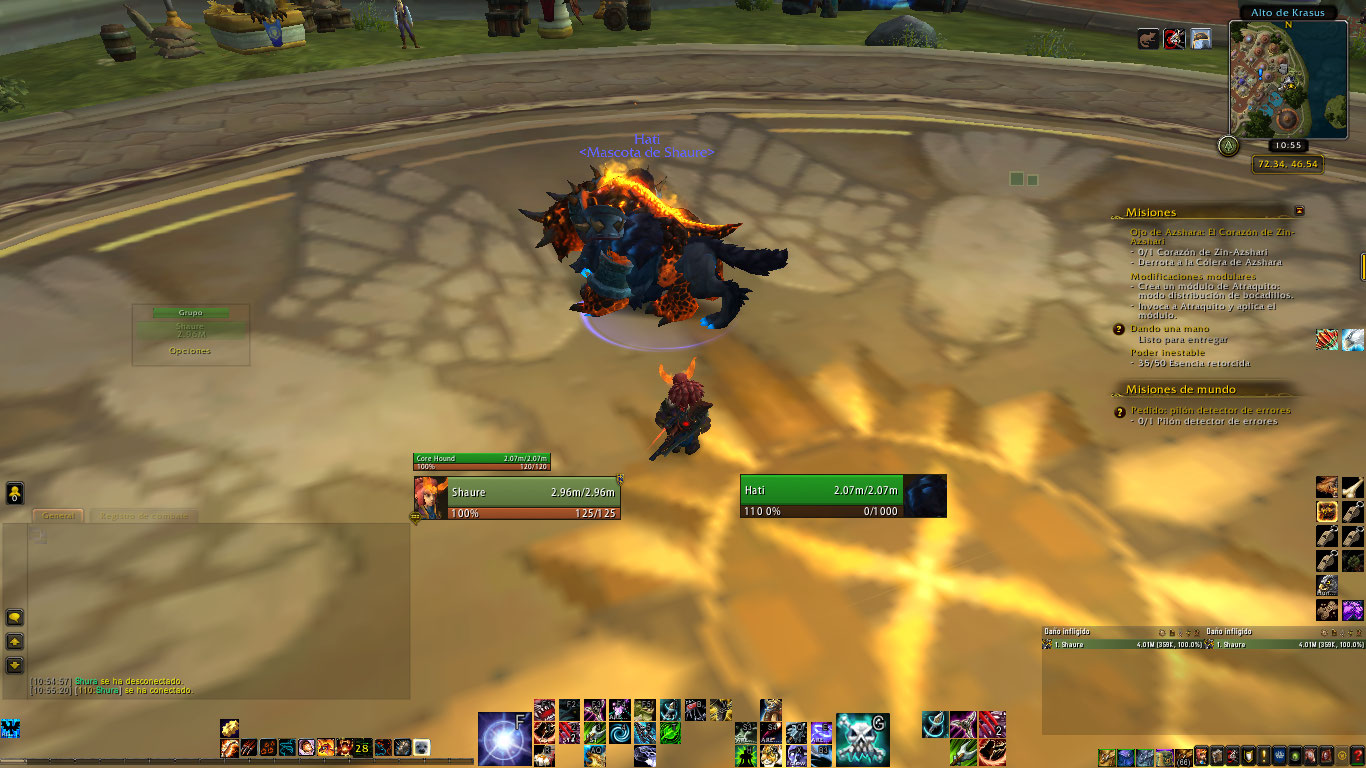This screenshot has height=768, width=1366.
Task: Click the beast tracking buff icon
Action: (1149, 39)
